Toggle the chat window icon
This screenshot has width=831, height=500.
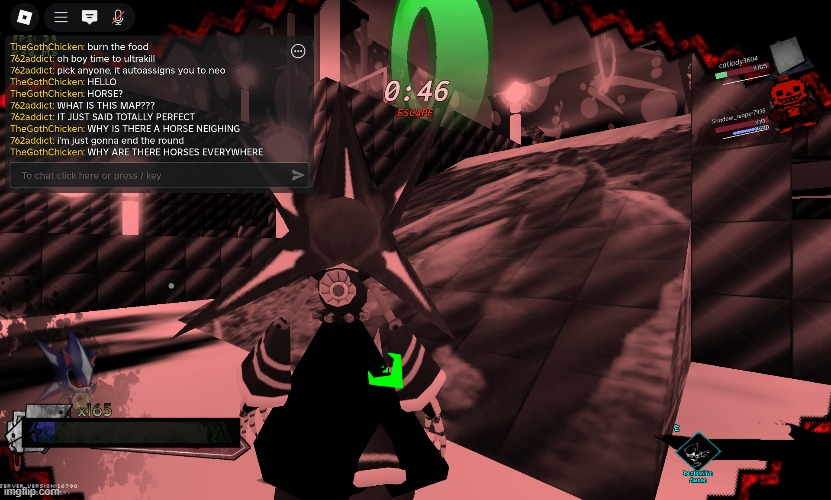pos(89,17)
